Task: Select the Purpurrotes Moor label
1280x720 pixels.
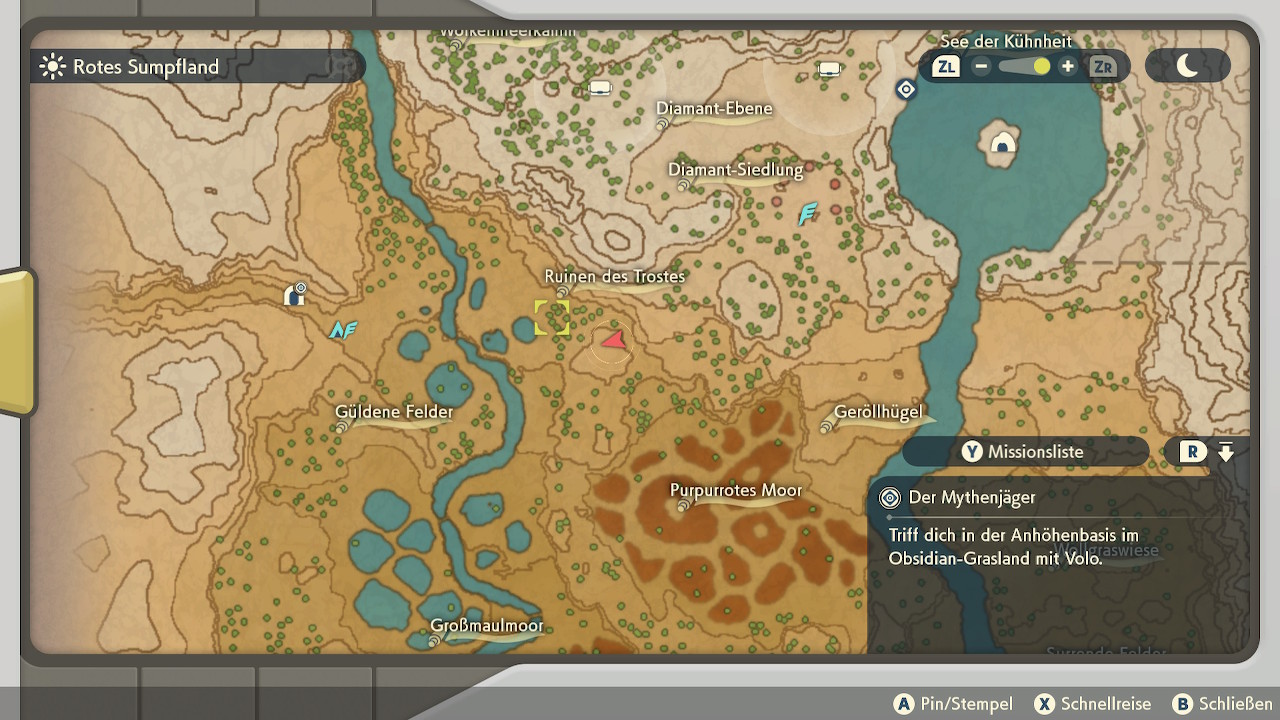Action: pos(735,491)
